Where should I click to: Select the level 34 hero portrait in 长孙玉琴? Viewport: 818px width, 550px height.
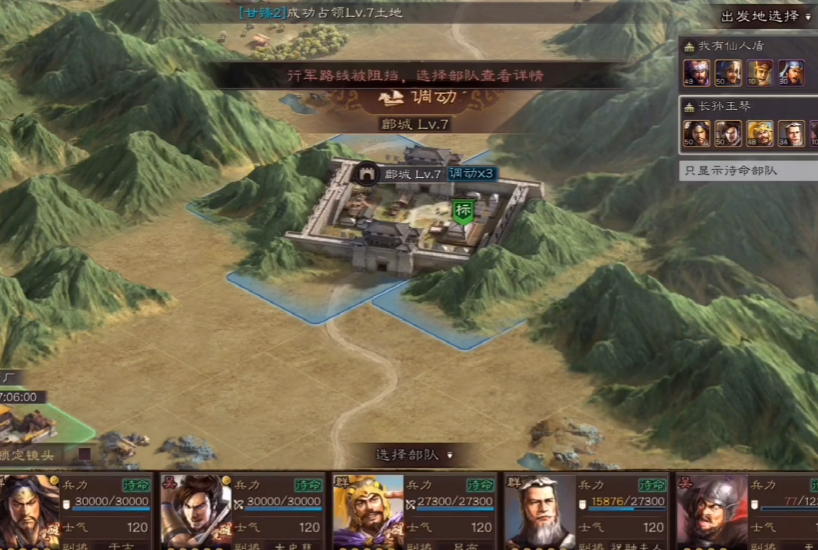[791, 132]
